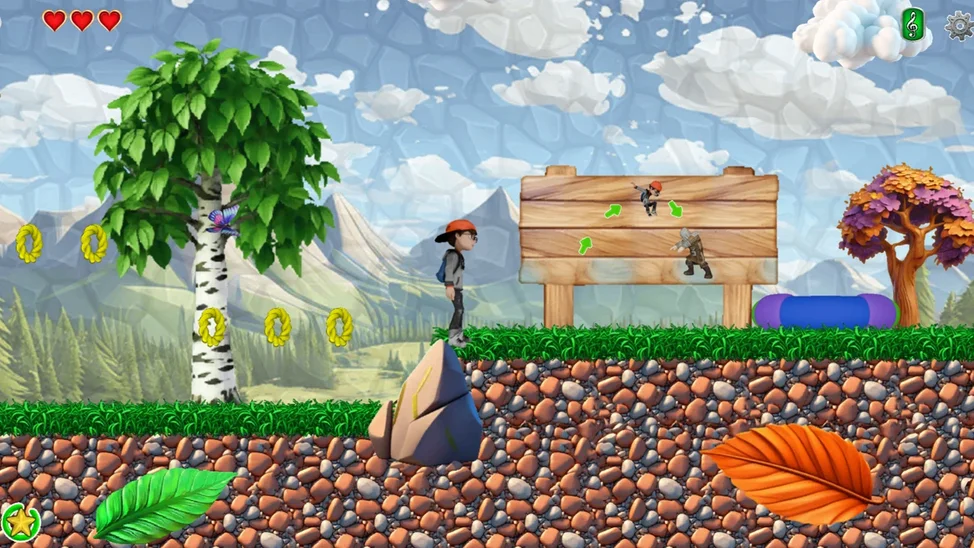Open settings with the gear icon
Image resolution: width=974 pixels, height=548 pixels.
959,25
